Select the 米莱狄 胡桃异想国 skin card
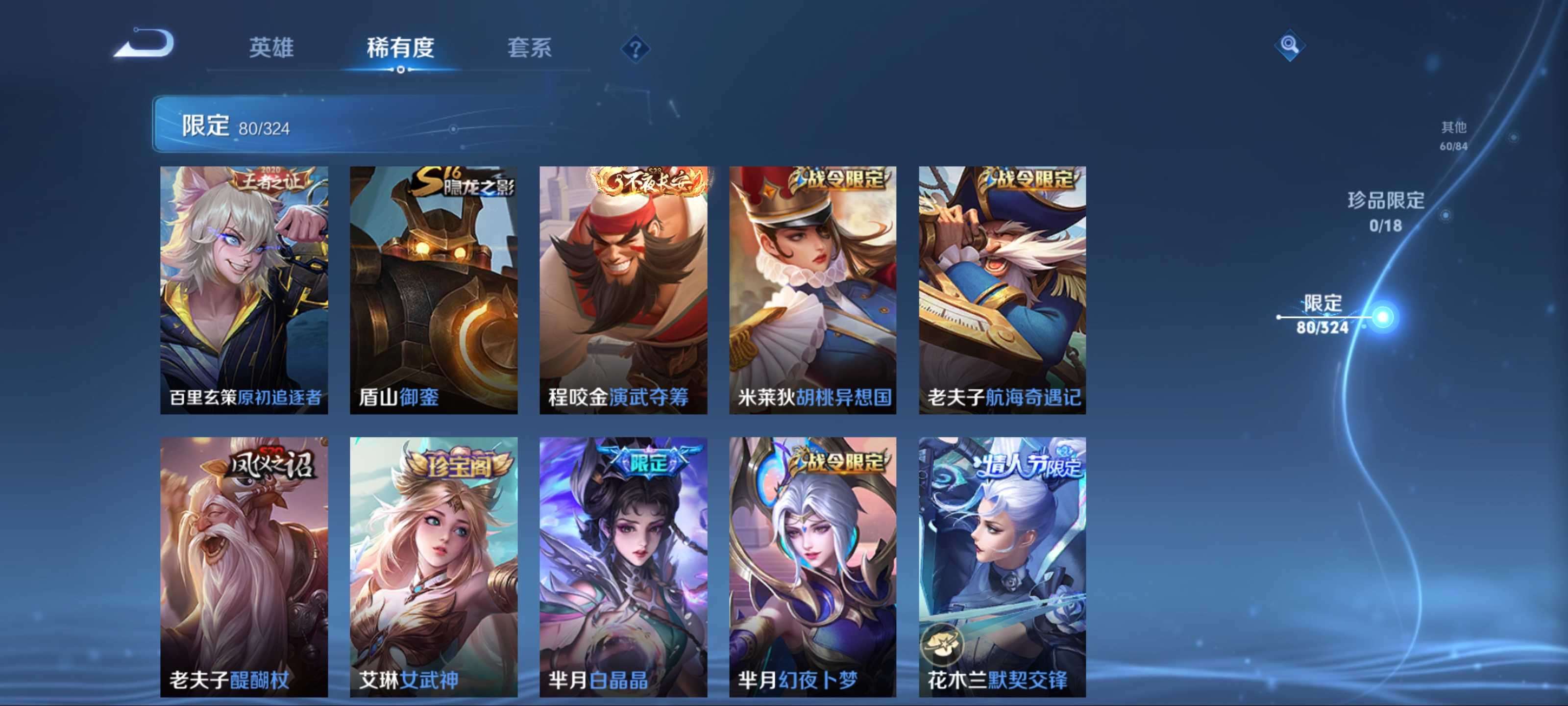 click(x=812, y=290)
